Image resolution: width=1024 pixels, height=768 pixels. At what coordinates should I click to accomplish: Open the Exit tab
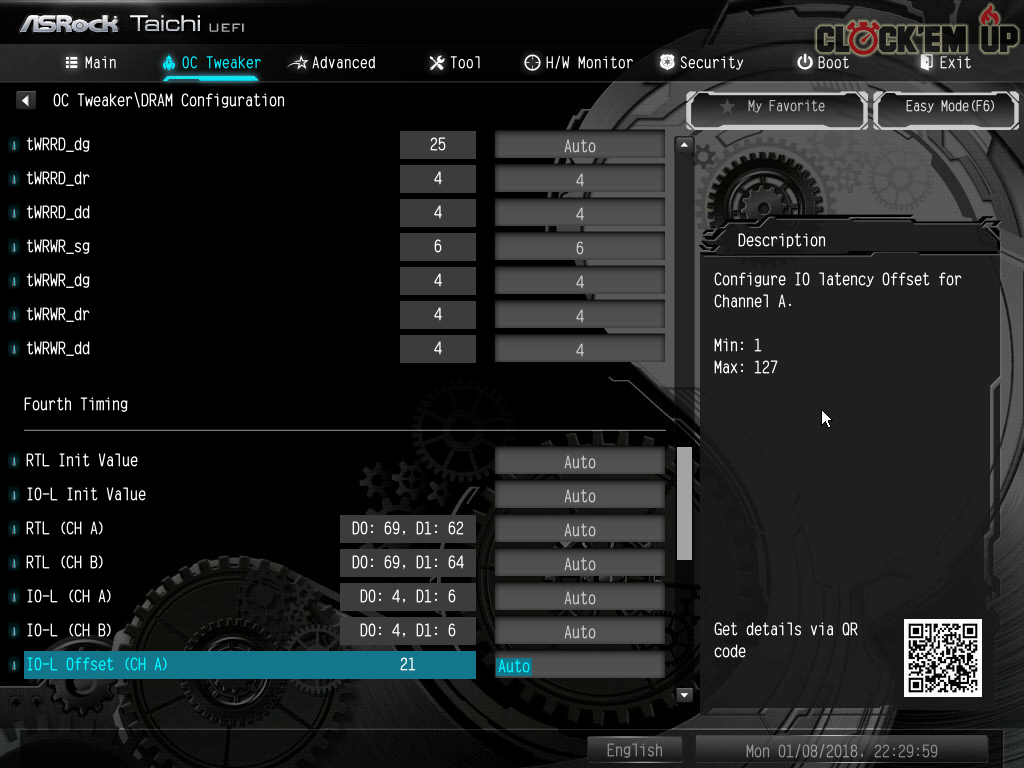[945, 63]
